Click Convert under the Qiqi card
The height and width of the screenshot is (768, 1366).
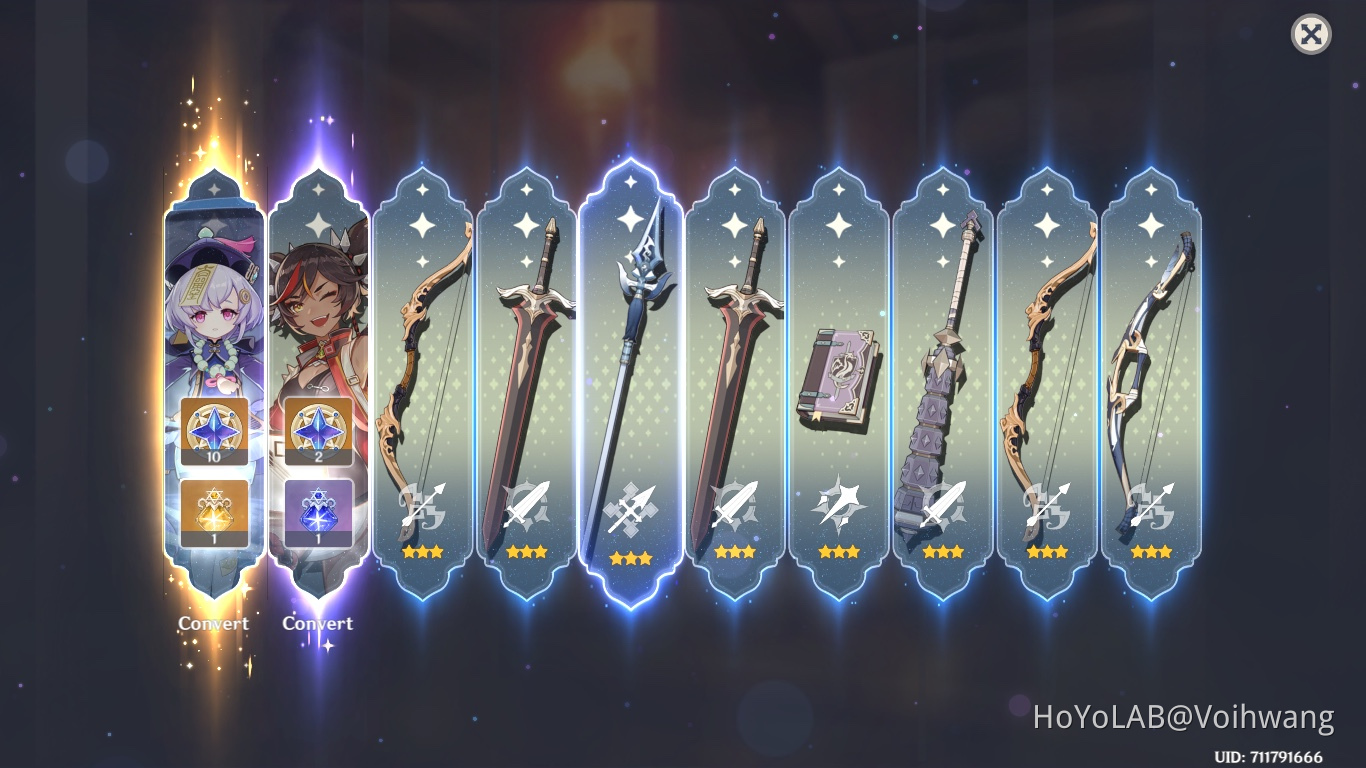coord(212,623)
